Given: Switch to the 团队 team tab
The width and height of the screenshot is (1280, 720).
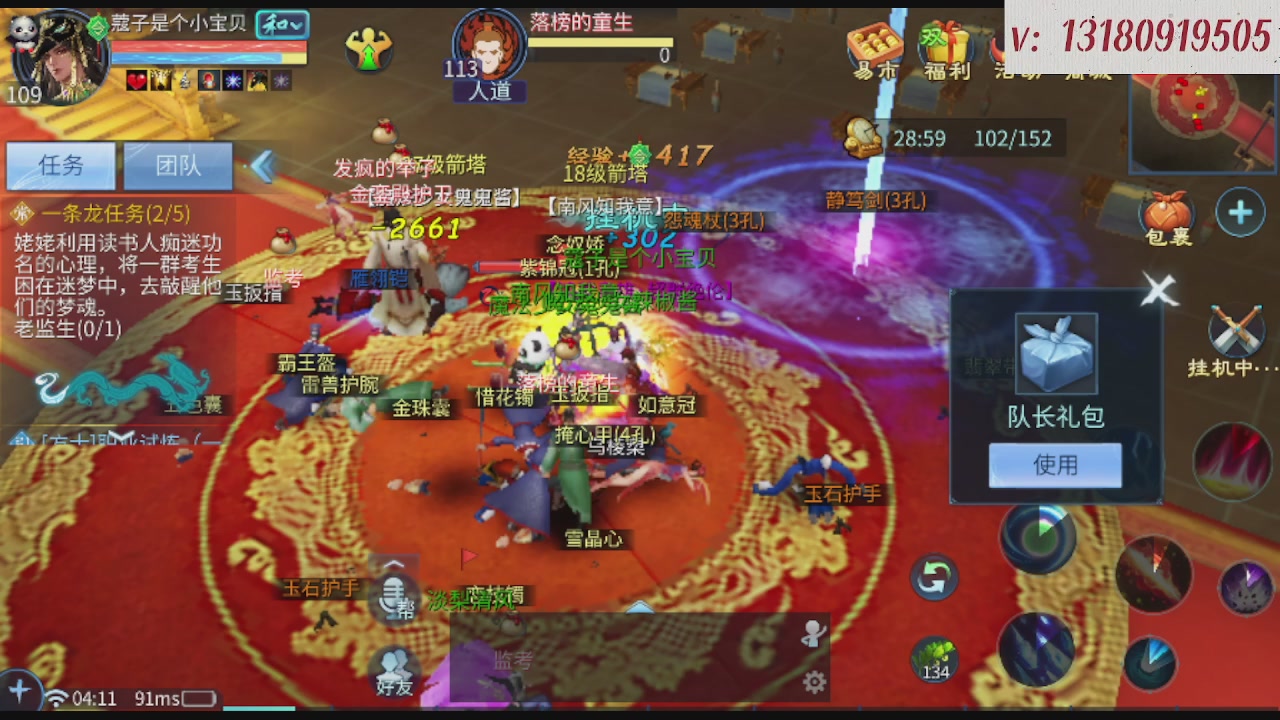Looking at the screenshot, I should coord(177,166).
